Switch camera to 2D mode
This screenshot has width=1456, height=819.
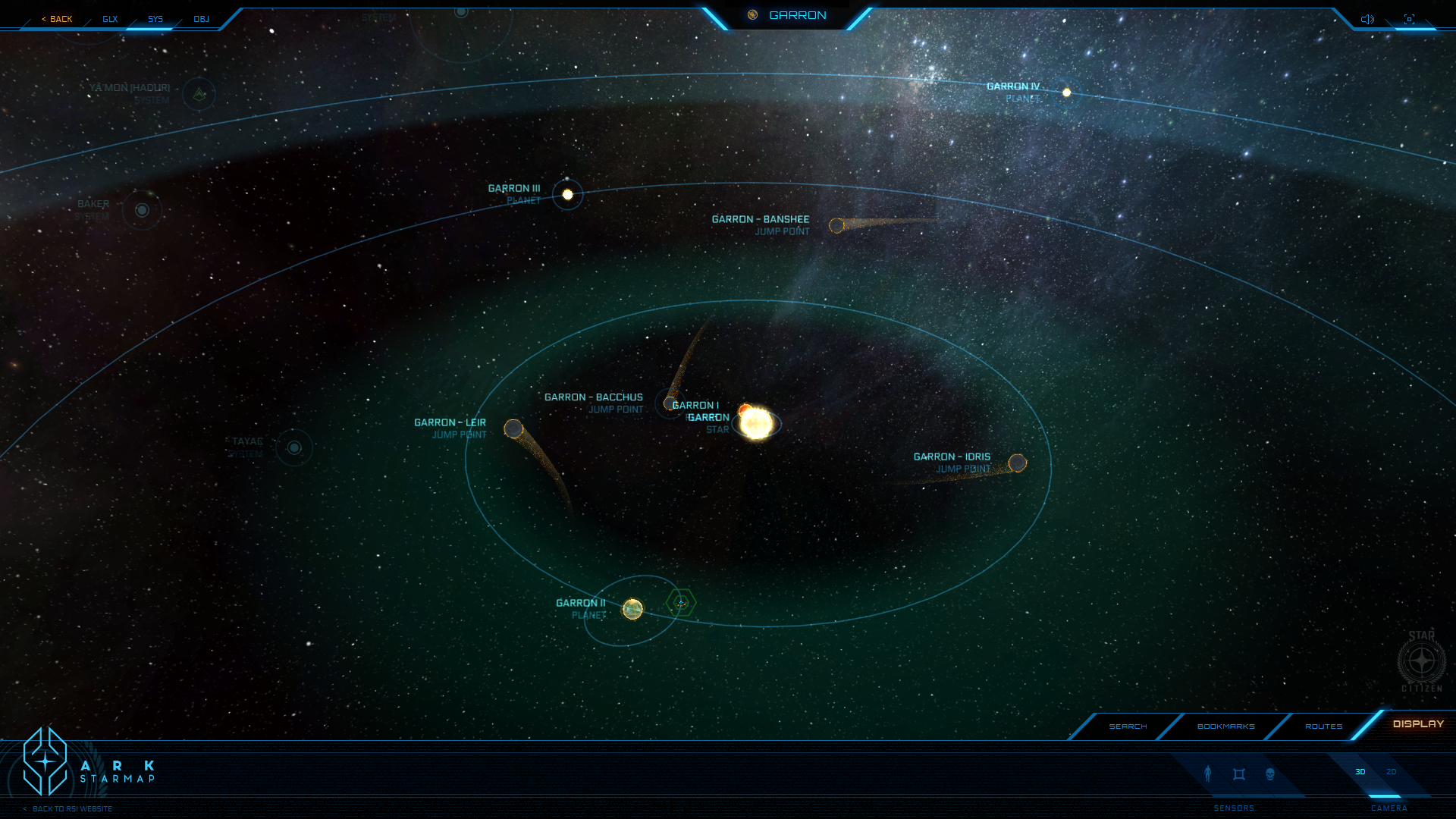pyautogui.click(x=1392, y=772)
